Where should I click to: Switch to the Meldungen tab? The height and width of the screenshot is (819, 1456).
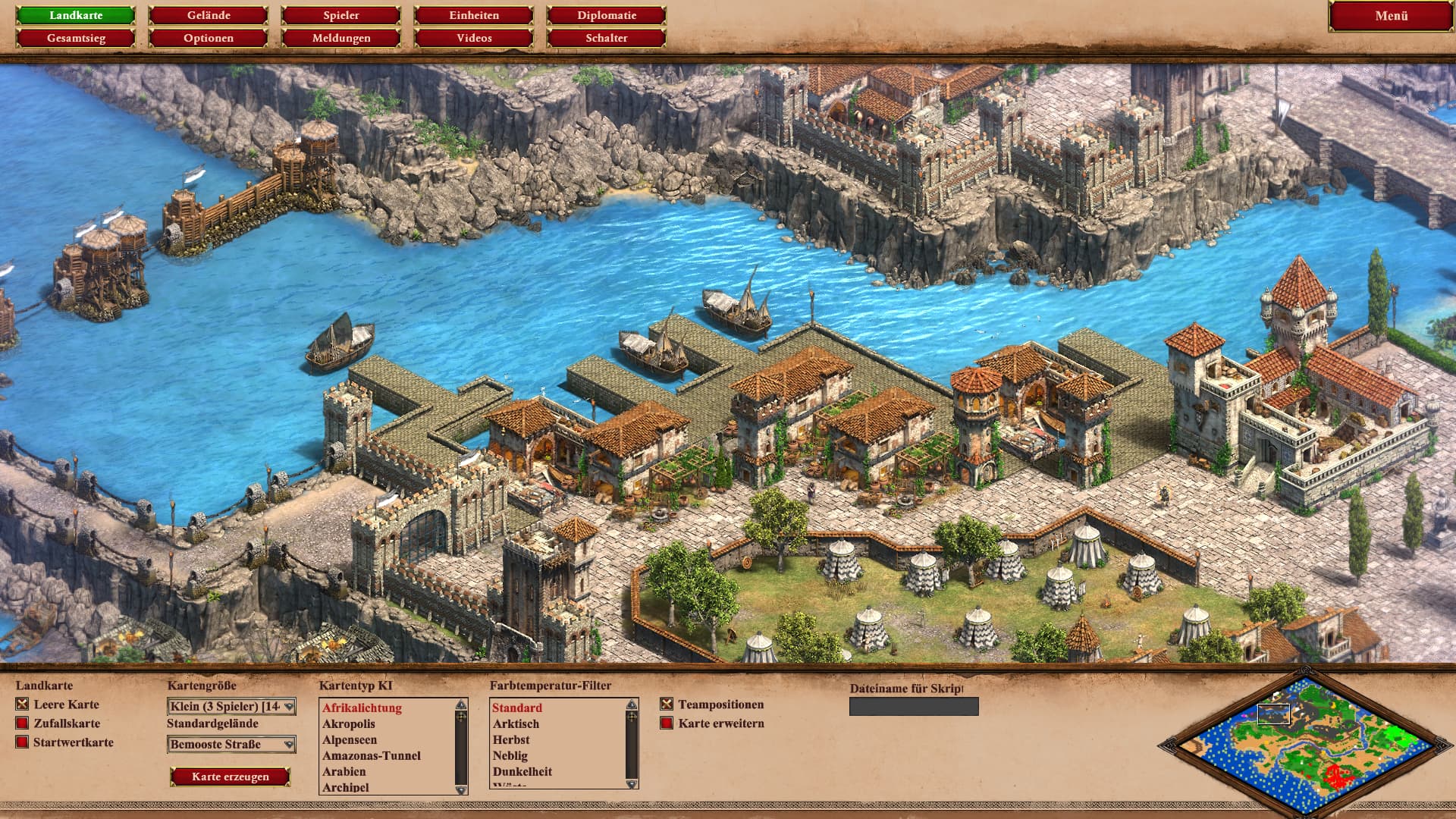coord(341,38)
